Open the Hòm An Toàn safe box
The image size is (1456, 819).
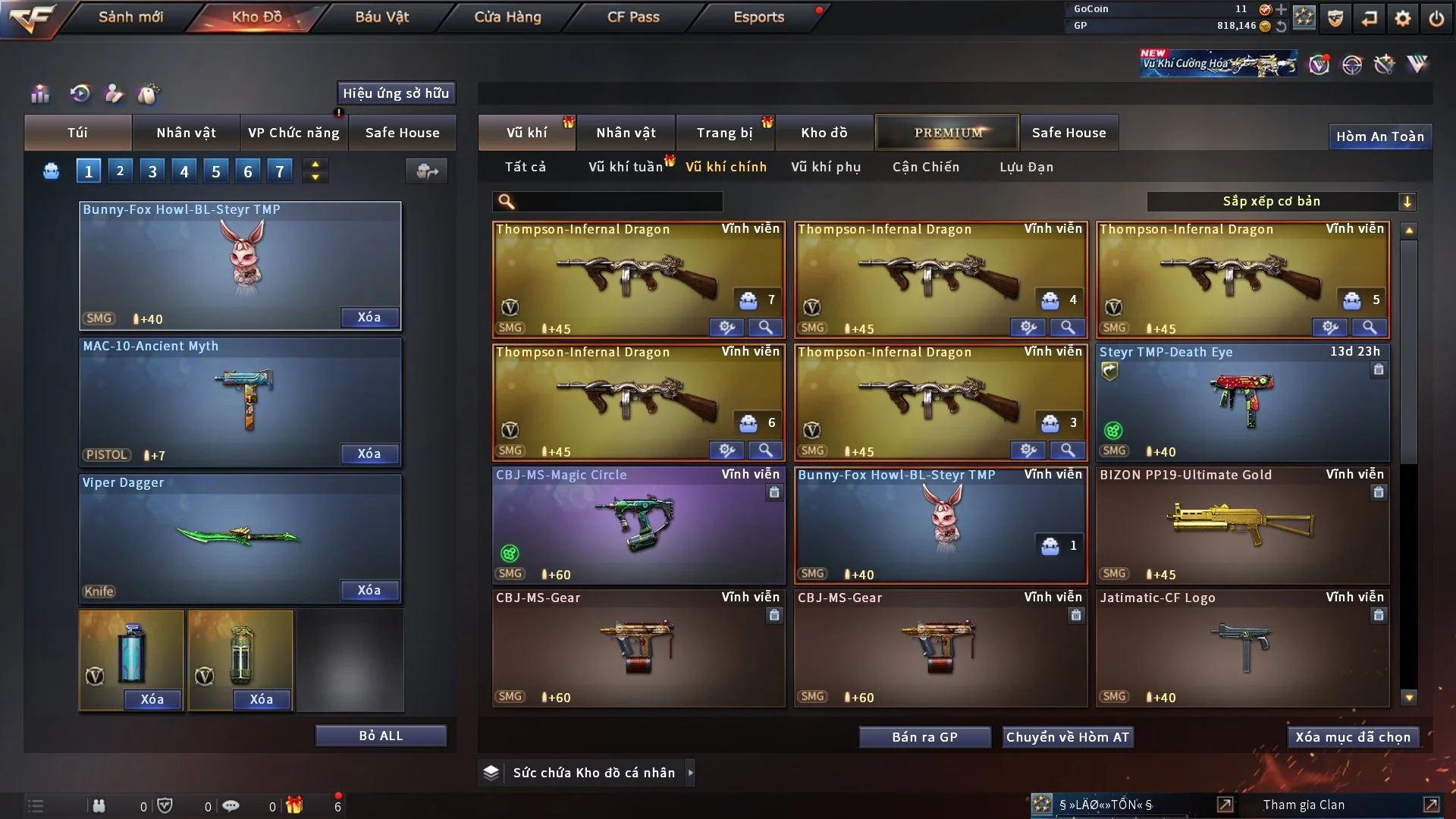(x=1379, y=136)
